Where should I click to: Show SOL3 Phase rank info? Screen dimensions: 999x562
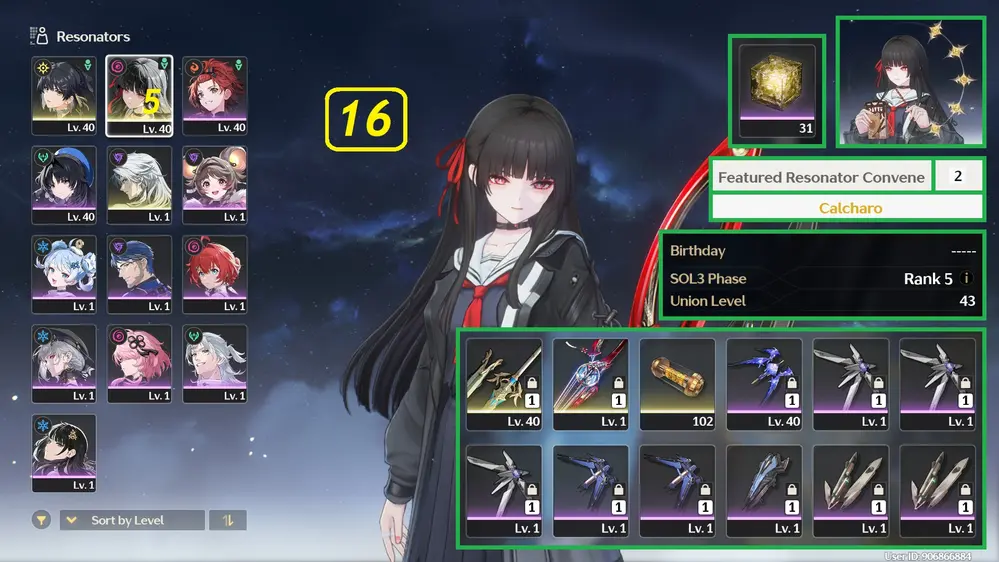tap(966, 279)
